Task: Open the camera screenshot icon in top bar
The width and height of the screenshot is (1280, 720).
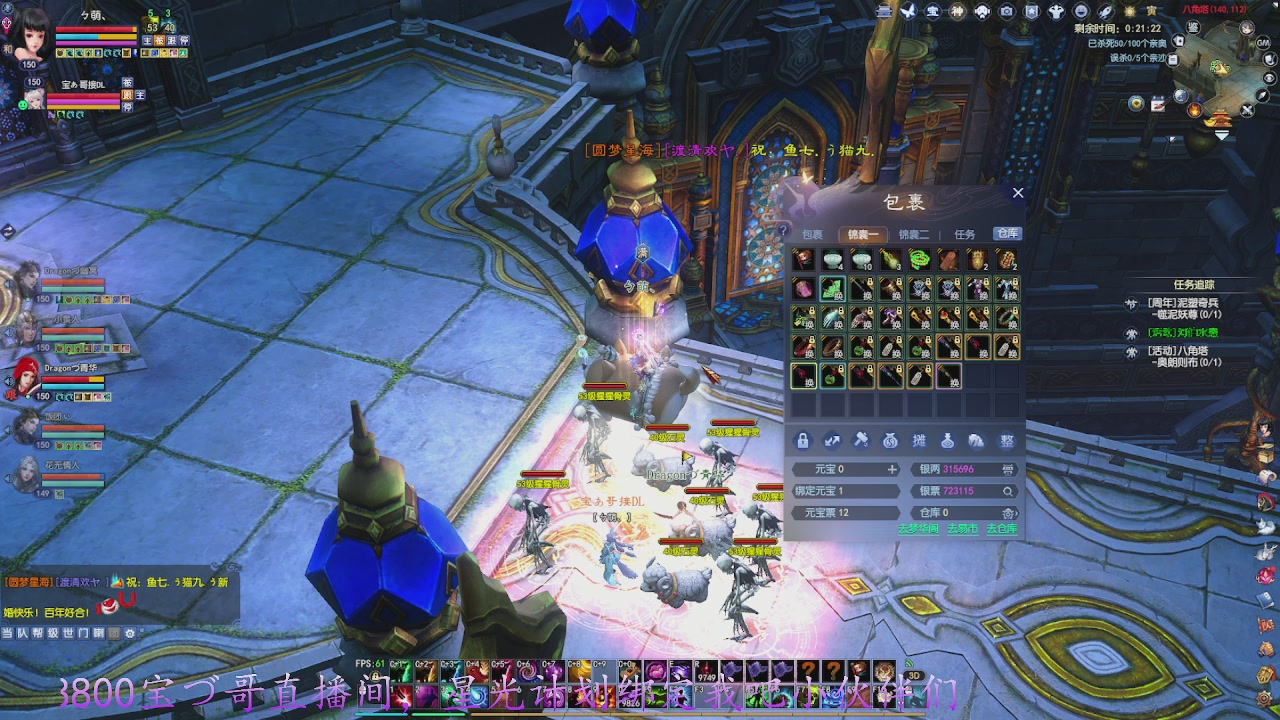Action: [x=1006, y=11]
